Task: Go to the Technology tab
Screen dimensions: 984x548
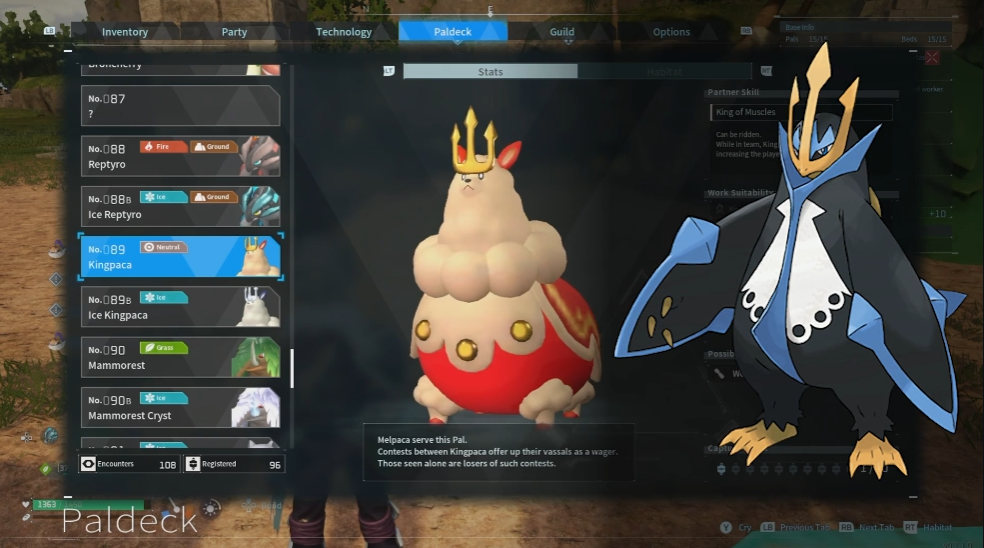Action: click(343, 32)
